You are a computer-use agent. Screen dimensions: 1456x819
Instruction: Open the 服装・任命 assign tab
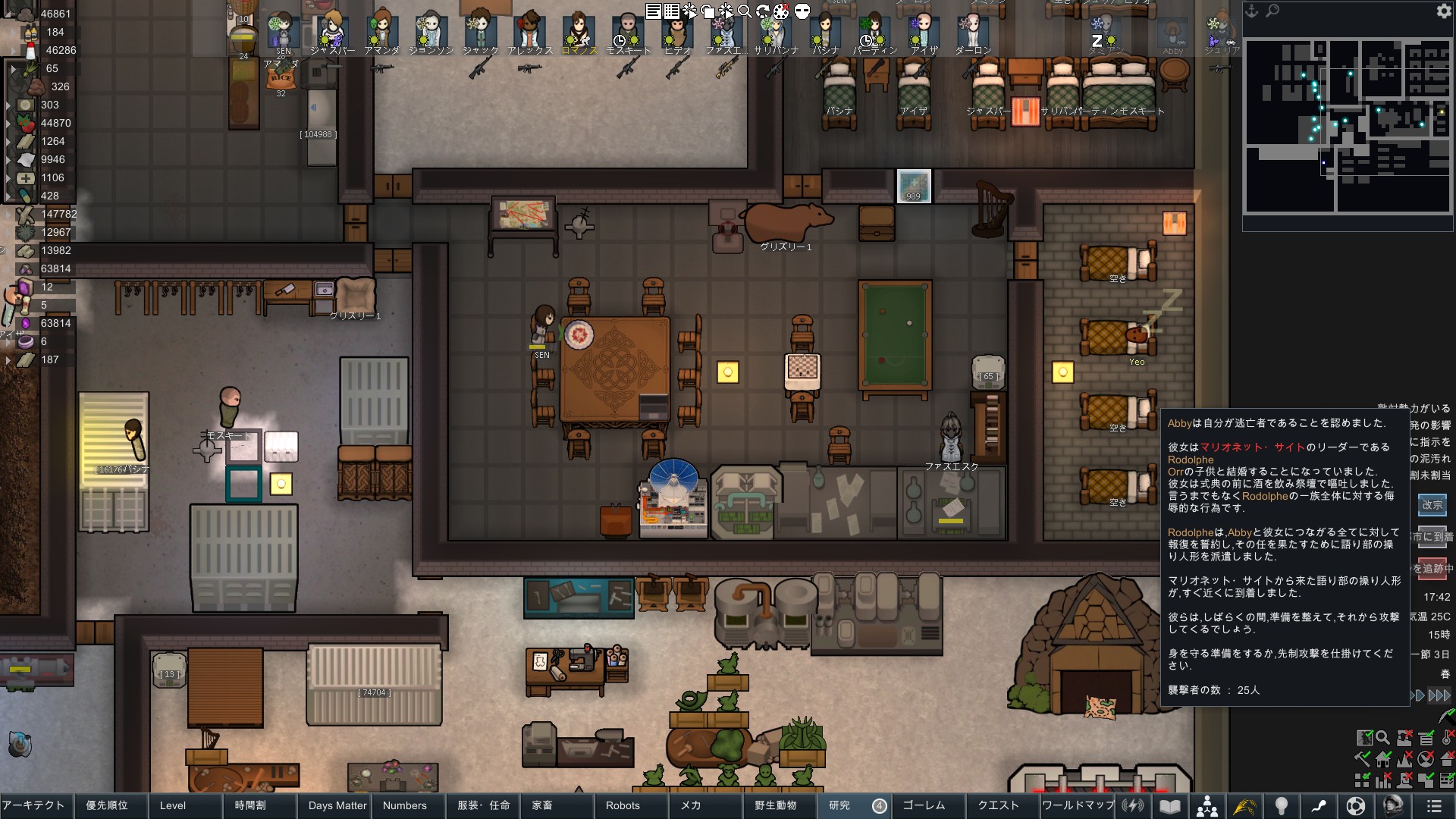click(x=483, y=805)
